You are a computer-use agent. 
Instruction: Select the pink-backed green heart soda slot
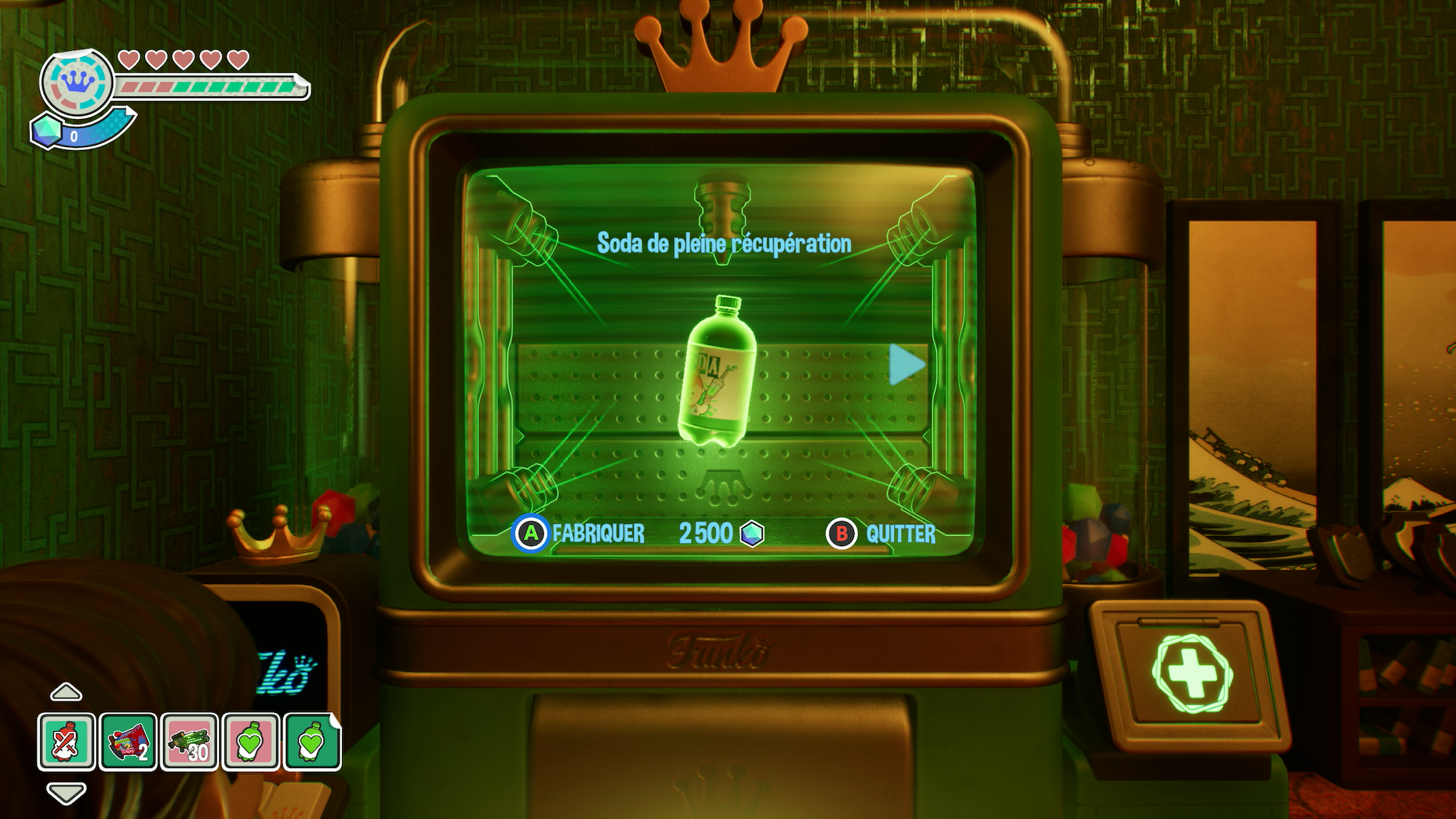tap(251, 742)
